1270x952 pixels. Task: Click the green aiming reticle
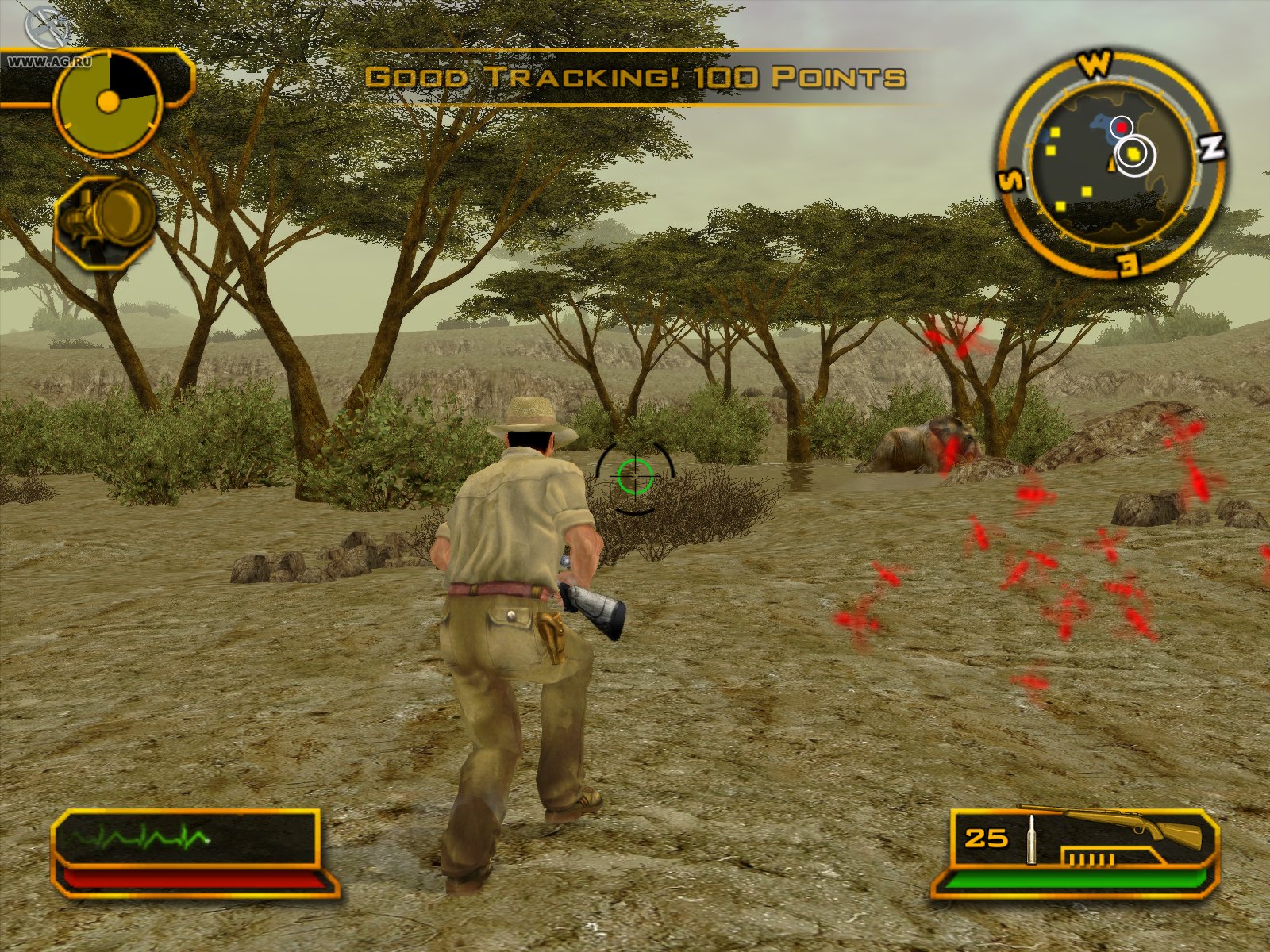[633, 477]
